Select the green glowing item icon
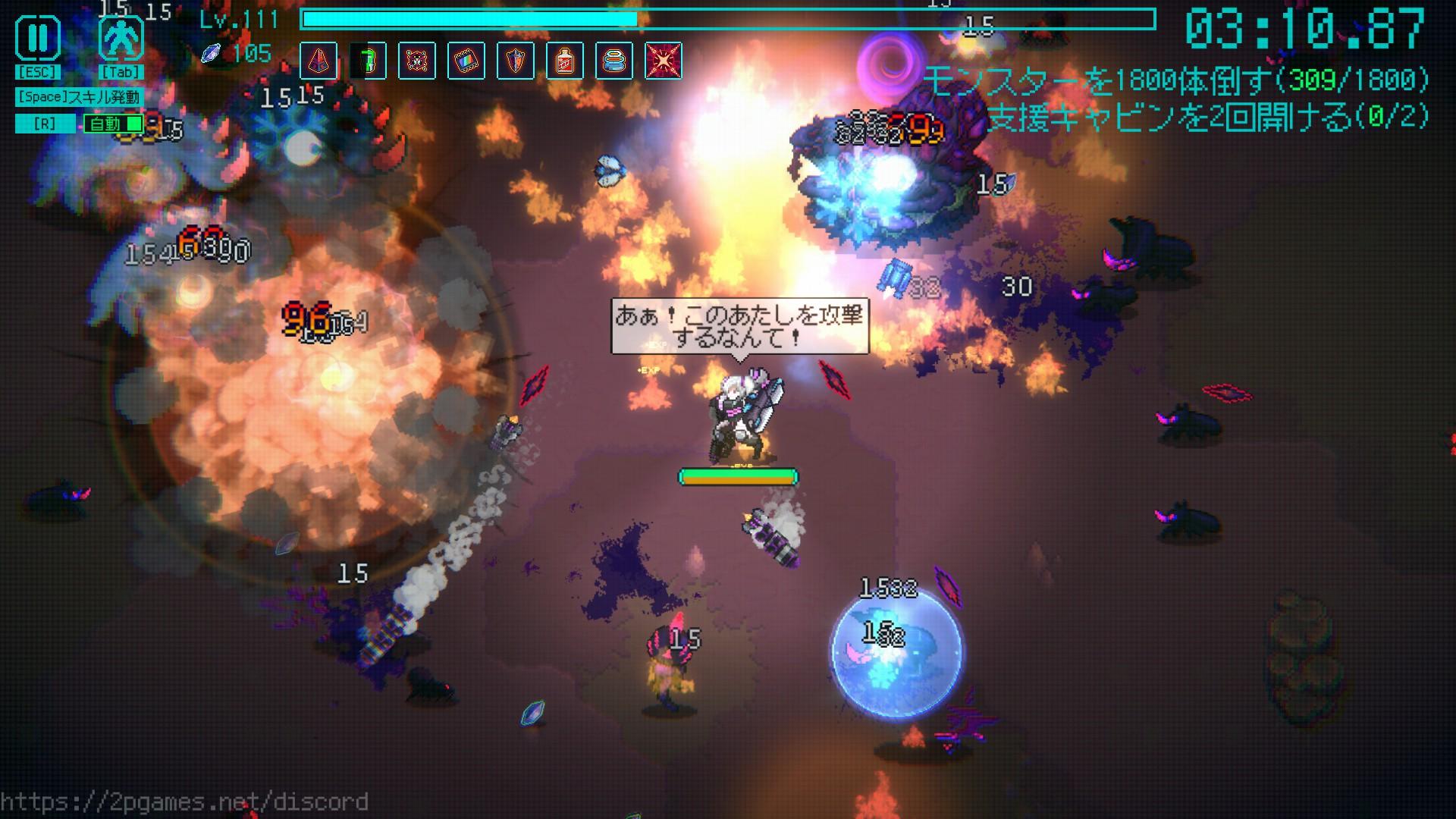The height and width of the screenshot is (819, 1456). [368, 61]
